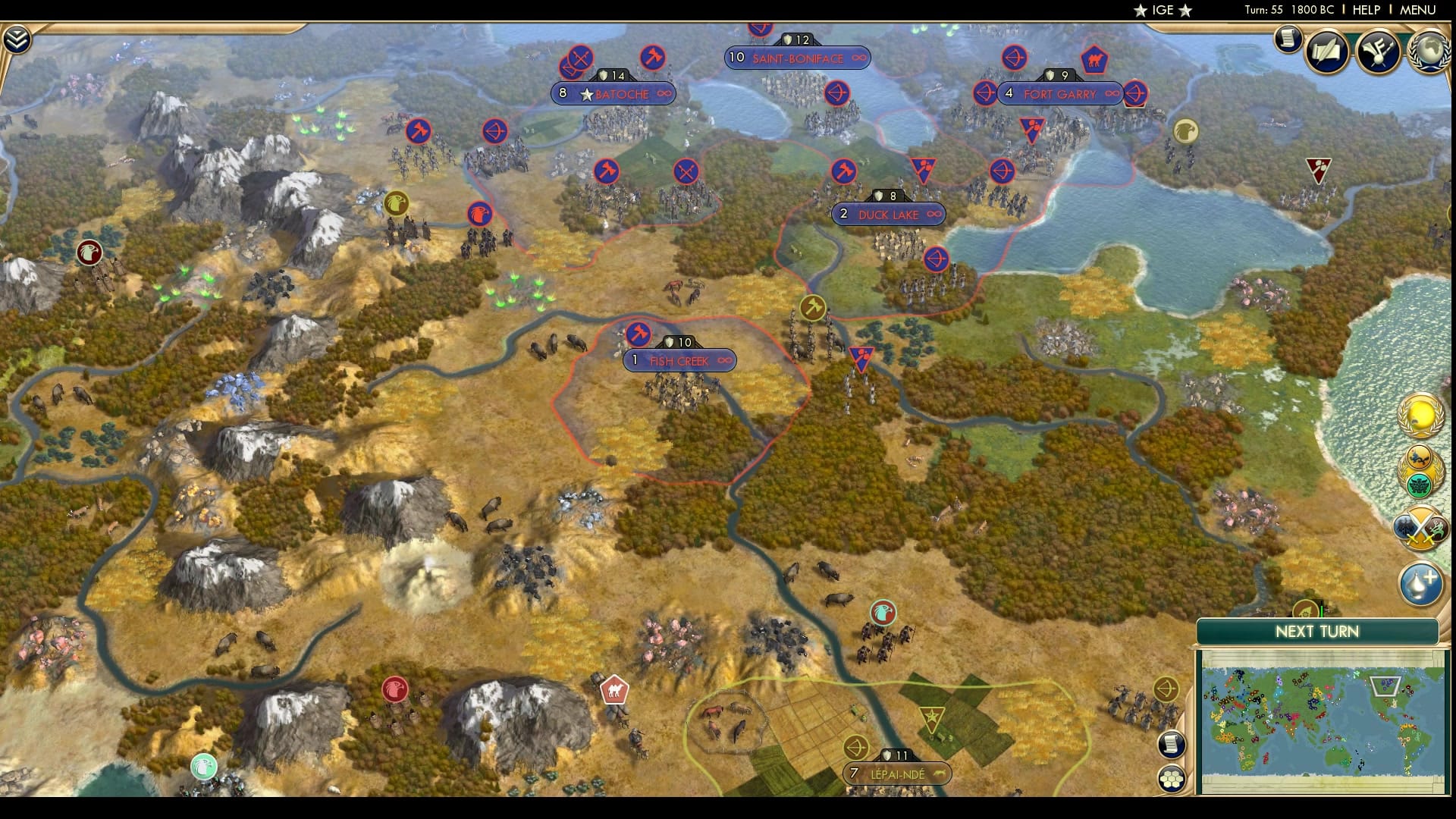Open the IGE in-game editor
Screen dimensions: 1456x819
point(1163,10)
